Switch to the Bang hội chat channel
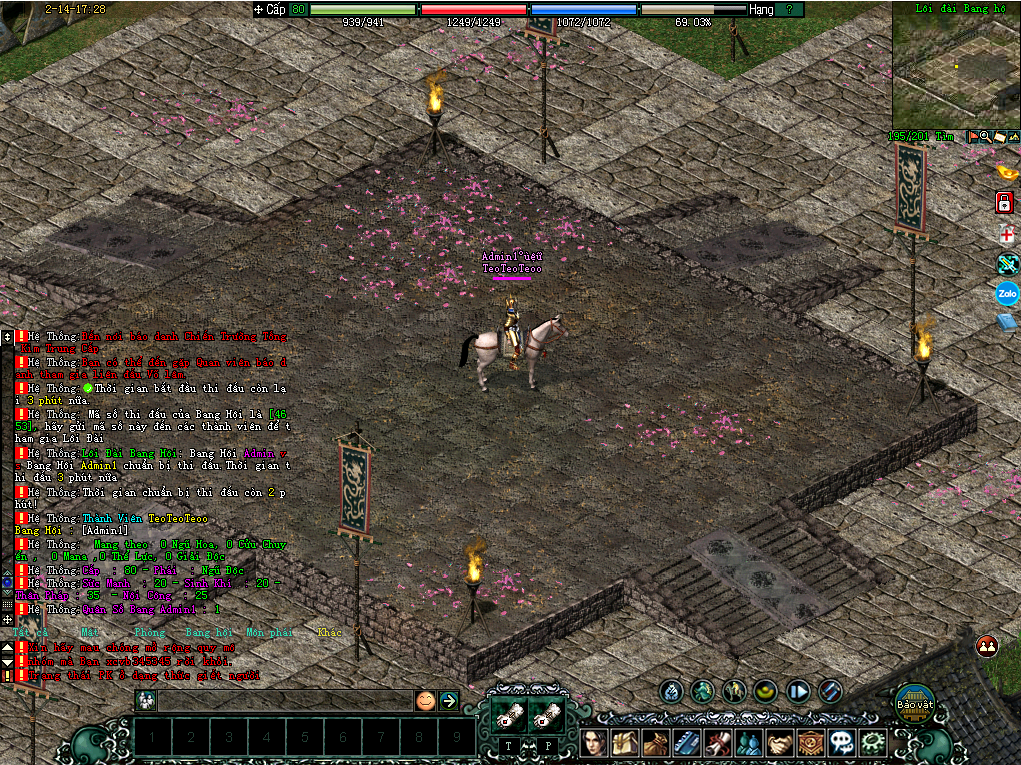 207,632
